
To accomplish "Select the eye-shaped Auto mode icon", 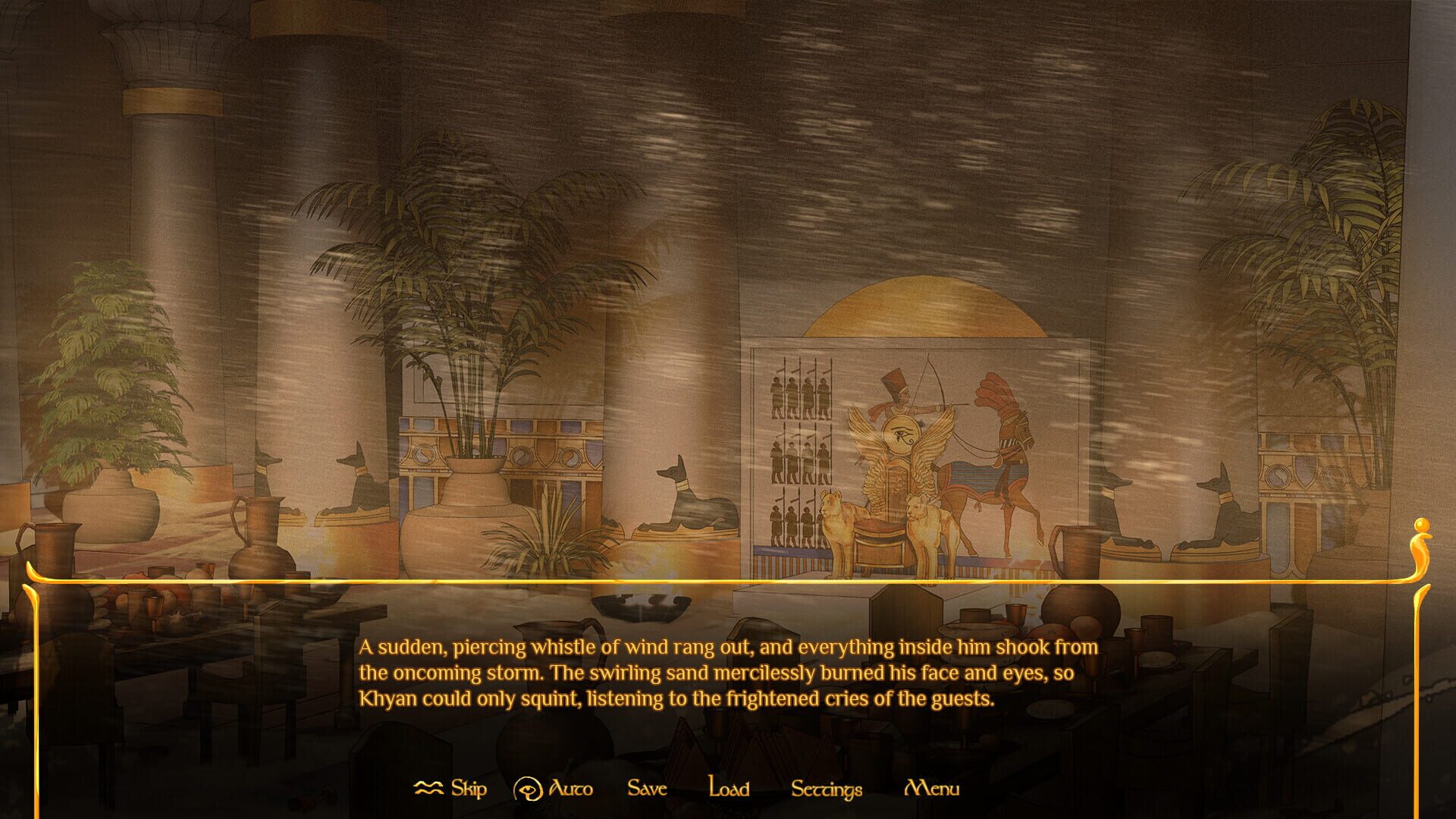I will [x=529, y=787].
